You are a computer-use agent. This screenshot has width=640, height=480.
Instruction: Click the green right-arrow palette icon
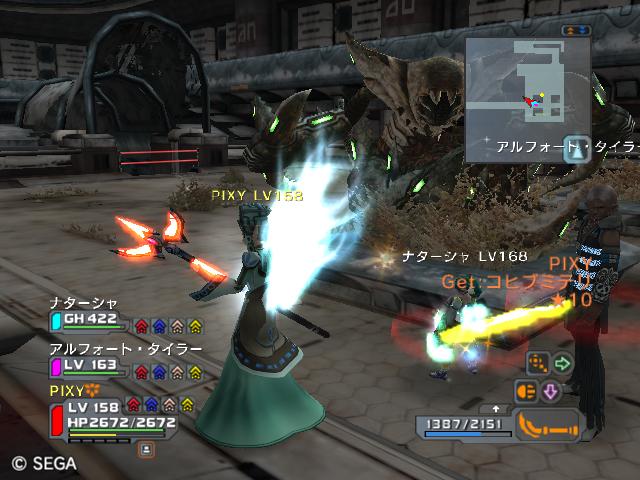coord(562,364)
